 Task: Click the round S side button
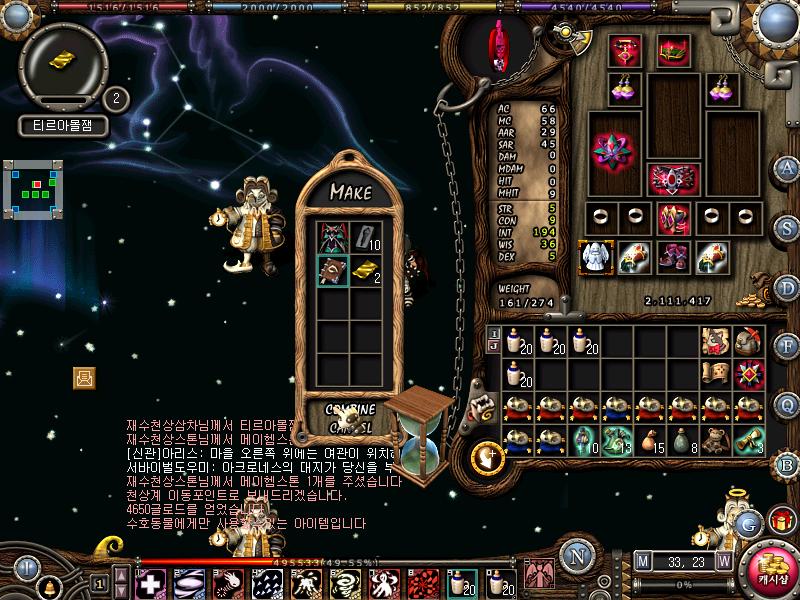pyautogui.click(x=787, y=226)
